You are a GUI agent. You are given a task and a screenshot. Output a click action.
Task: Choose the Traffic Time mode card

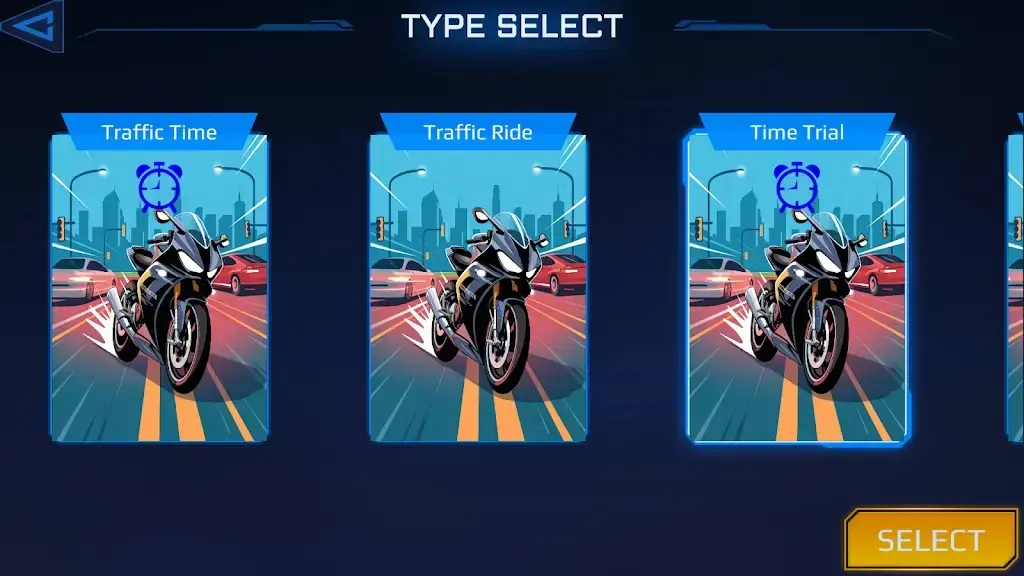[159, 285]
